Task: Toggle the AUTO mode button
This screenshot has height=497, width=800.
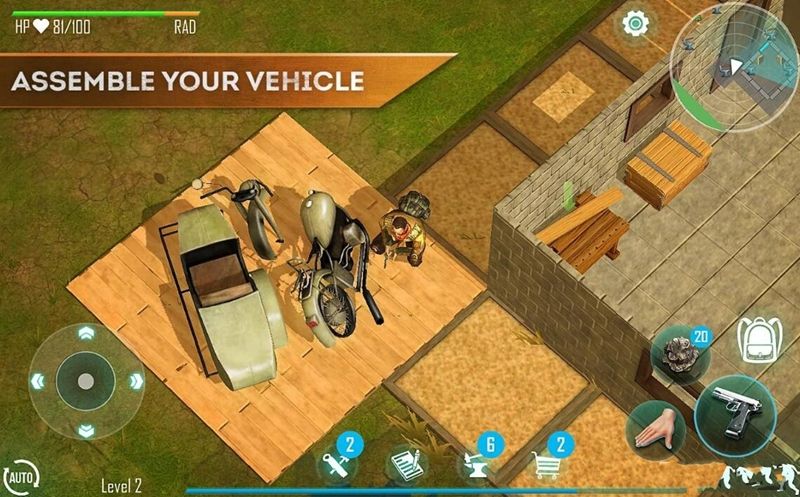Action: pyautogui.click(x=20, y=475)
